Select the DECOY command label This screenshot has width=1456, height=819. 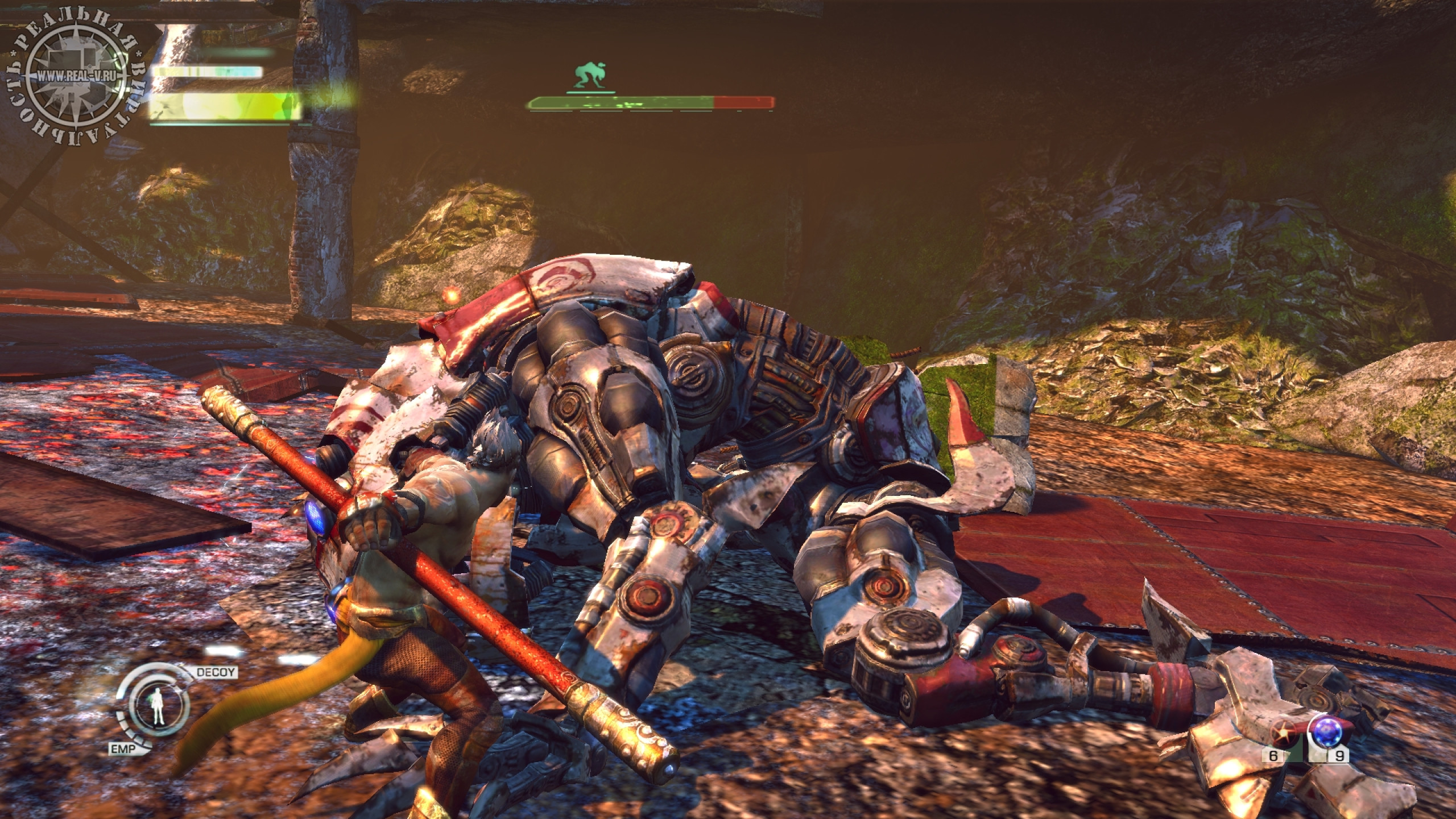[x=216, y=672]
